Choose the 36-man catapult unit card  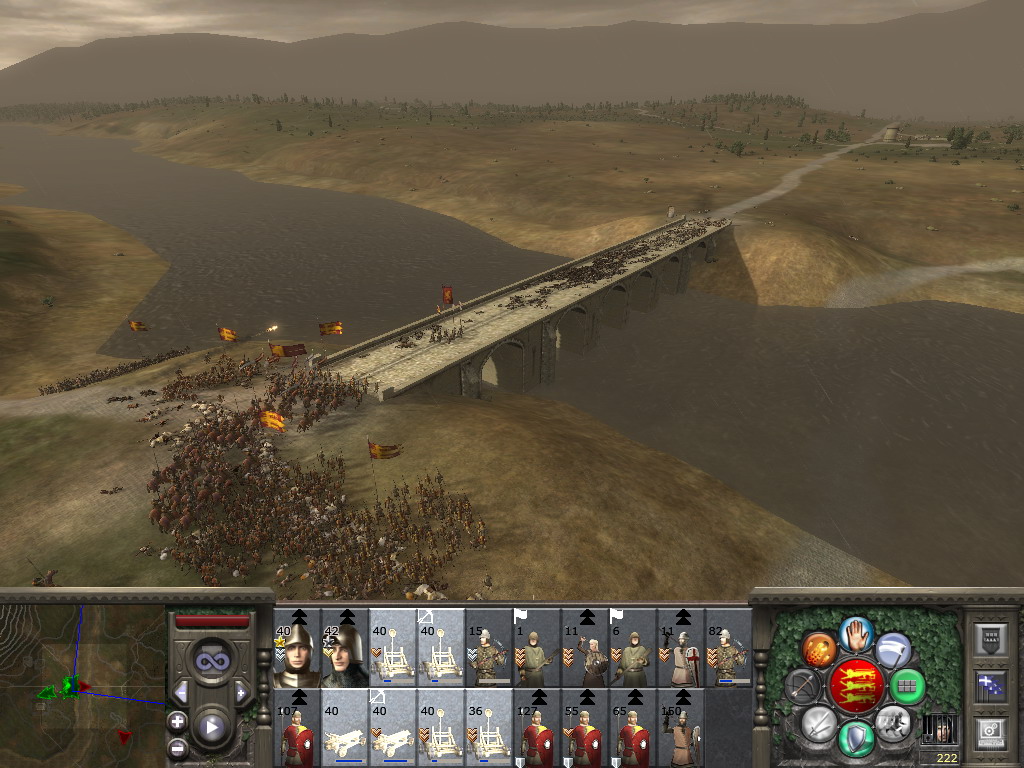[488, 727]
